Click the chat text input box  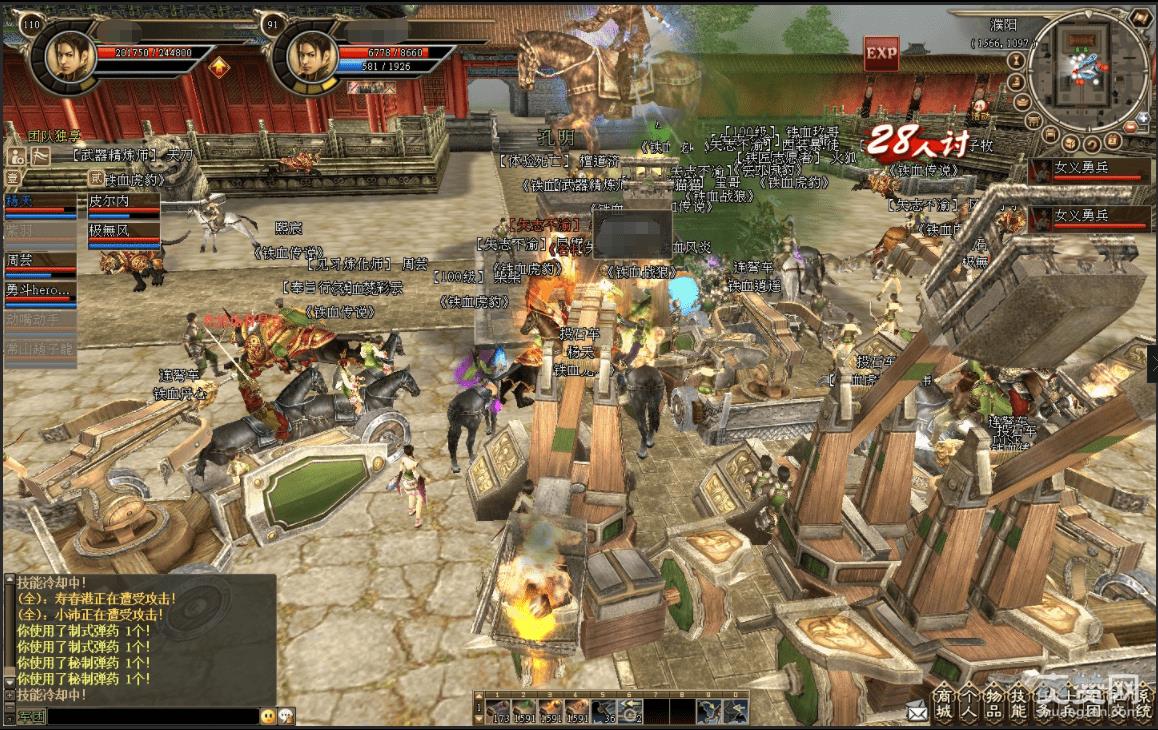click(152, 716)
